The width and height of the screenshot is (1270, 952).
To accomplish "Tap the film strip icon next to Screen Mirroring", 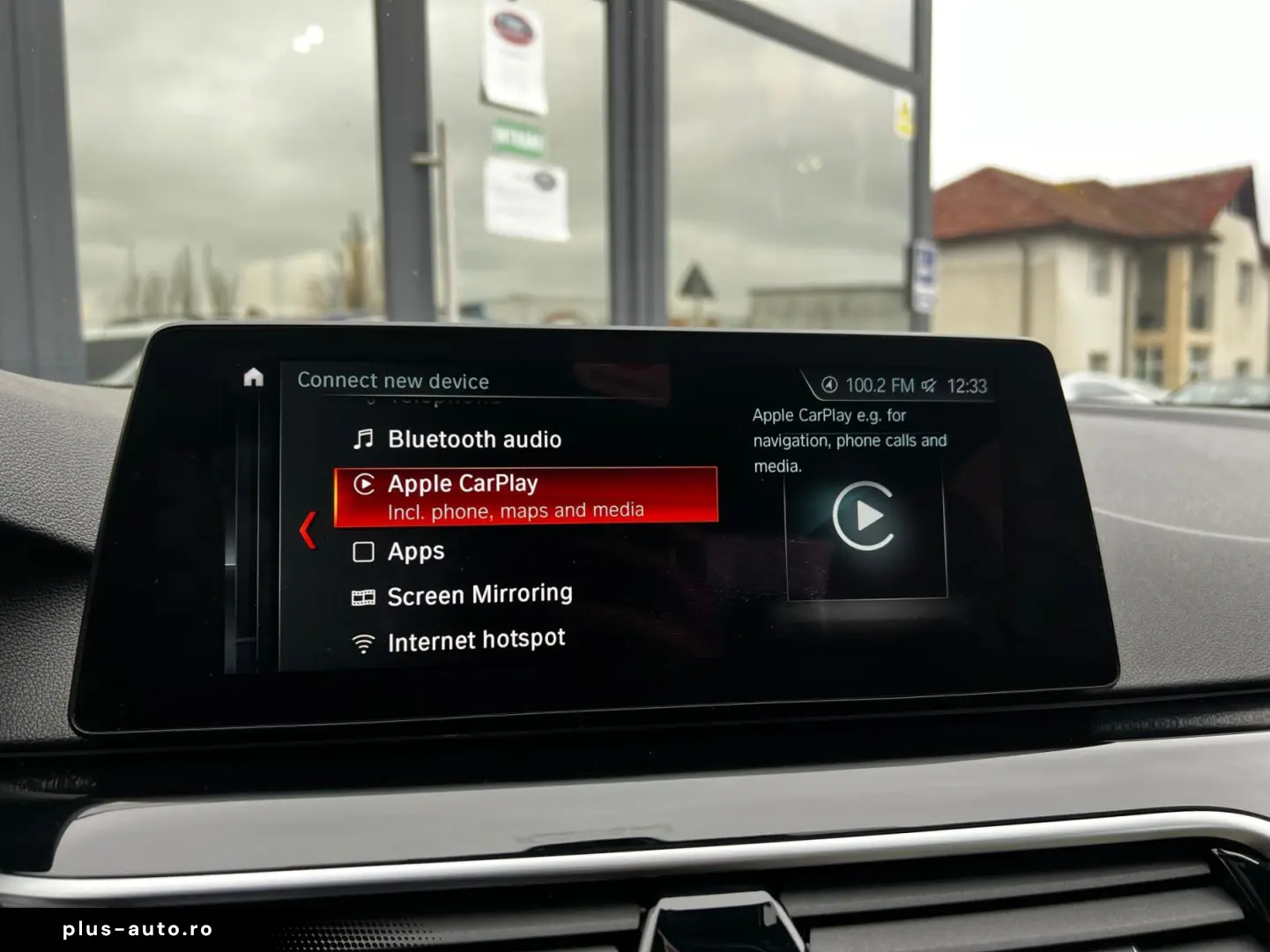I will click(x=362, y=593).
